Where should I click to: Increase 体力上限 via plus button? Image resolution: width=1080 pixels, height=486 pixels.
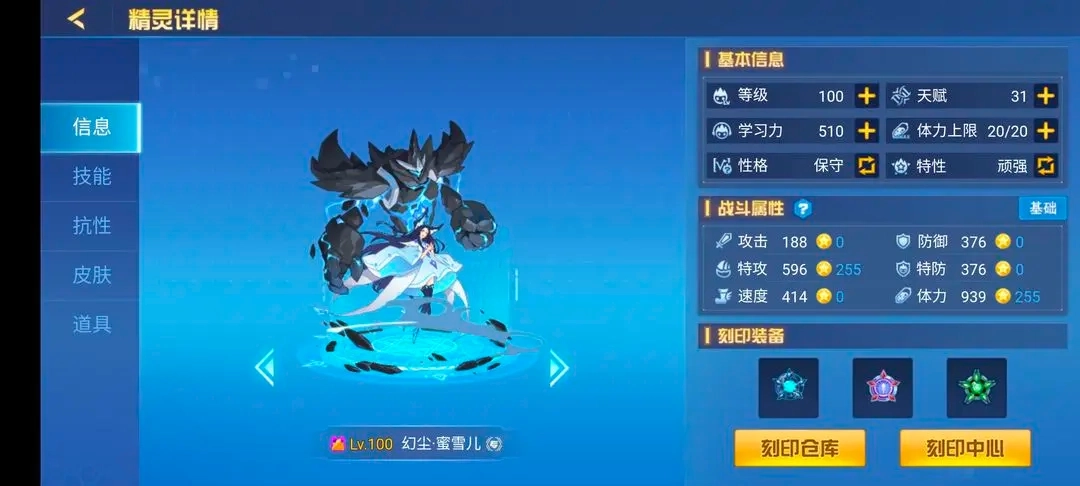1045,131
